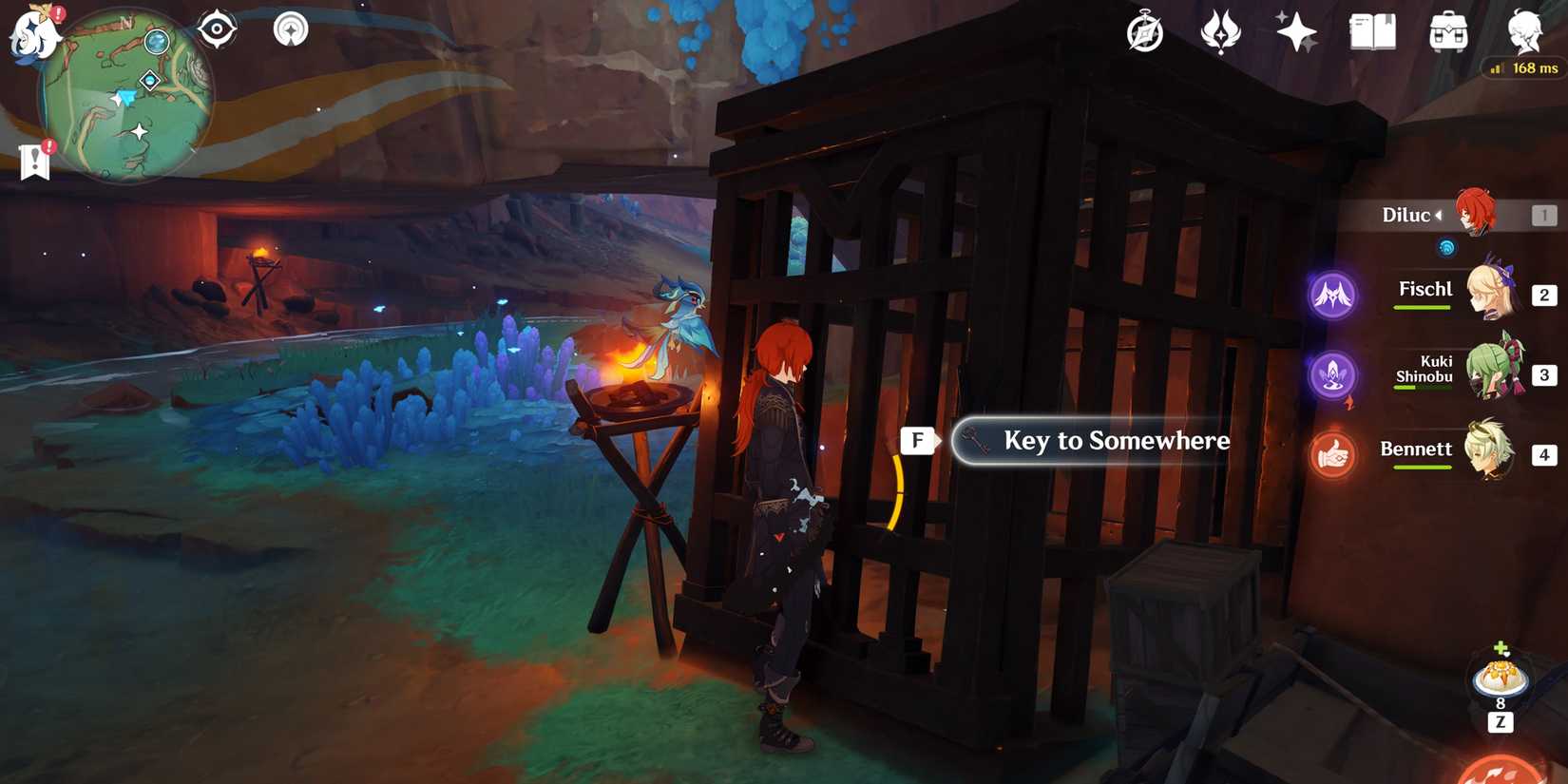The height and width of the screenshot is (784, 1568).
Task: Click Kuki Shinobu's purple burst icon
Action: pos(1333,375)
